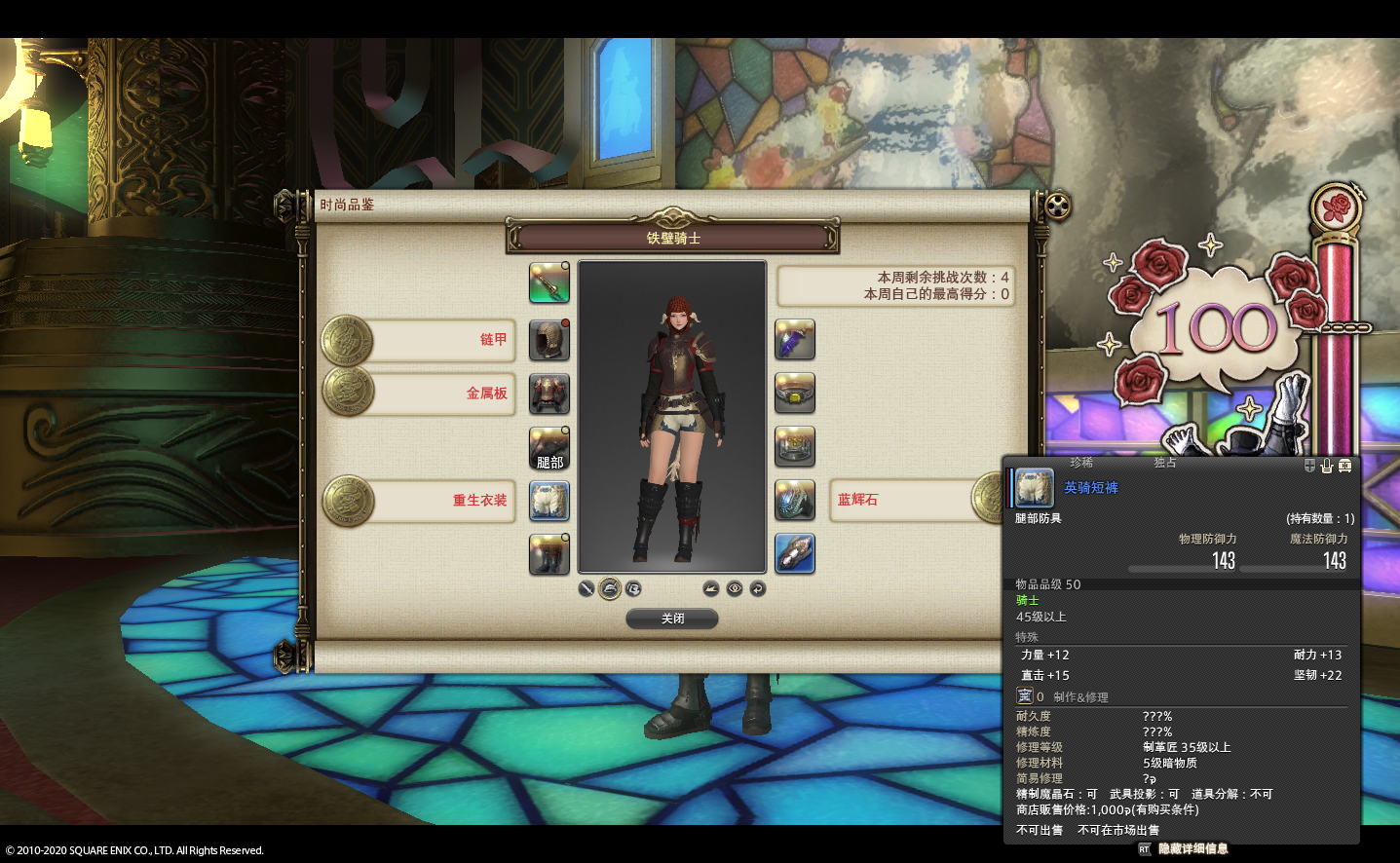Viewport: 1400px width, 863px height.
Task: Select the chainmail coif head slot
Action: point(549,340)
